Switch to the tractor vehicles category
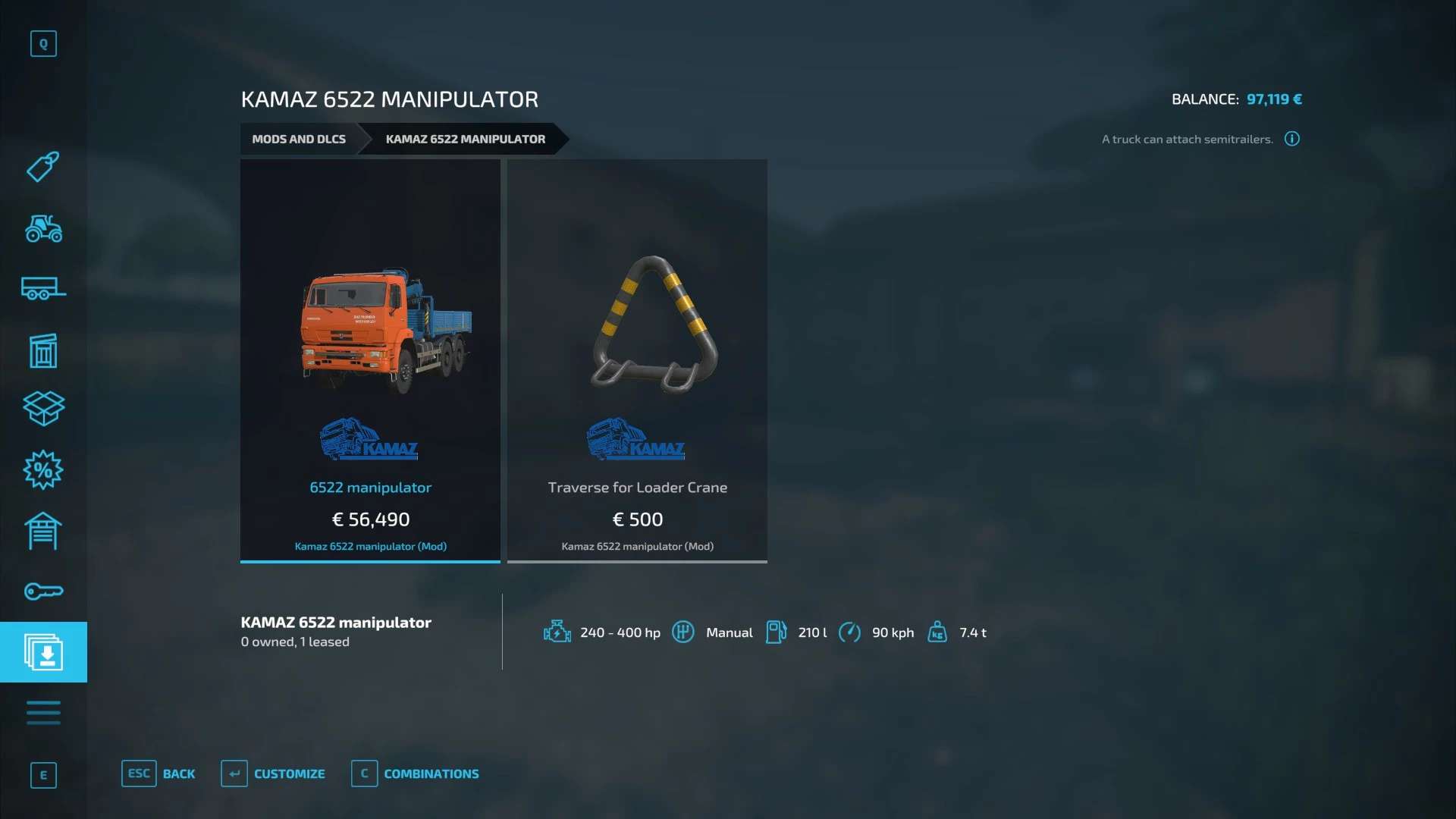Viewport: 1456px width, 819px height. pos(43,228)
